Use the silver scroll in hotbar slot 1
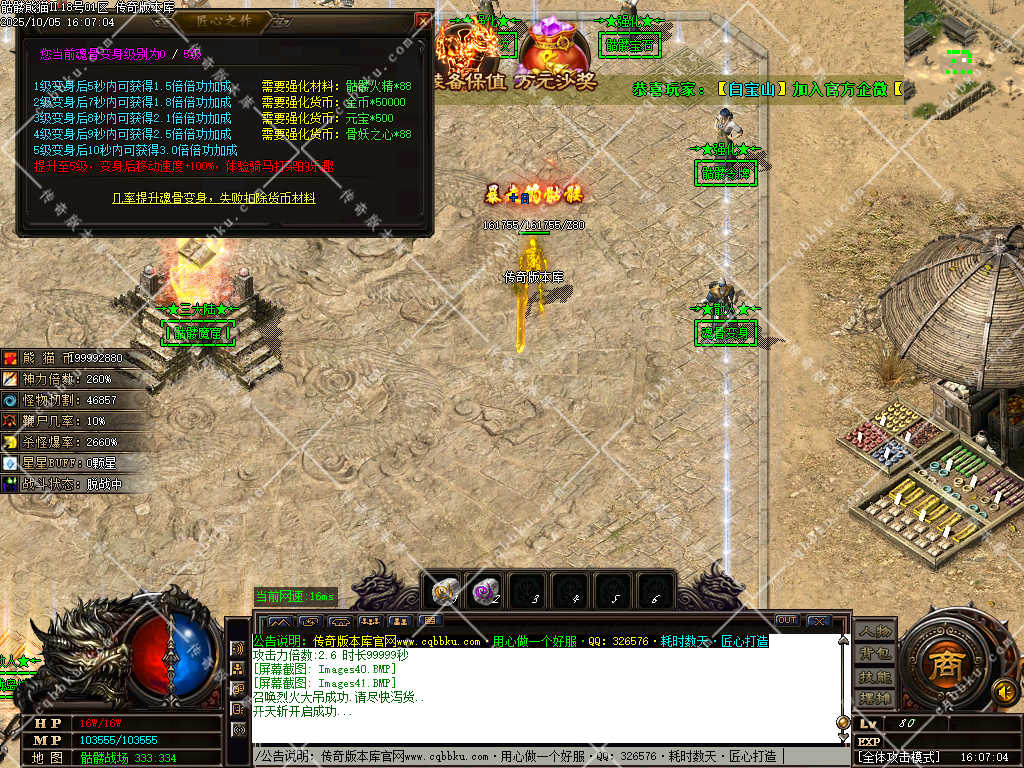The width and height of the screenshot is (1024, 768). click(446, 591)
